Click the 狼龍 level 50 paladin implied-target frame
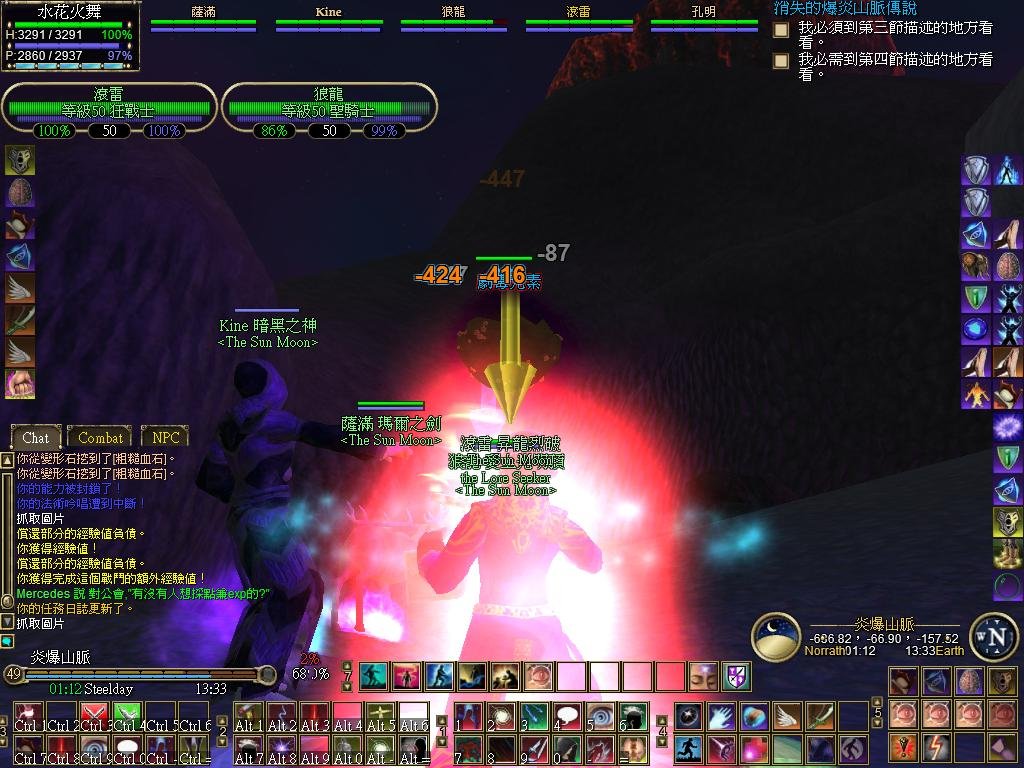Image resolution: width=1024 pixels, height=768 pixels. [329, 110]
